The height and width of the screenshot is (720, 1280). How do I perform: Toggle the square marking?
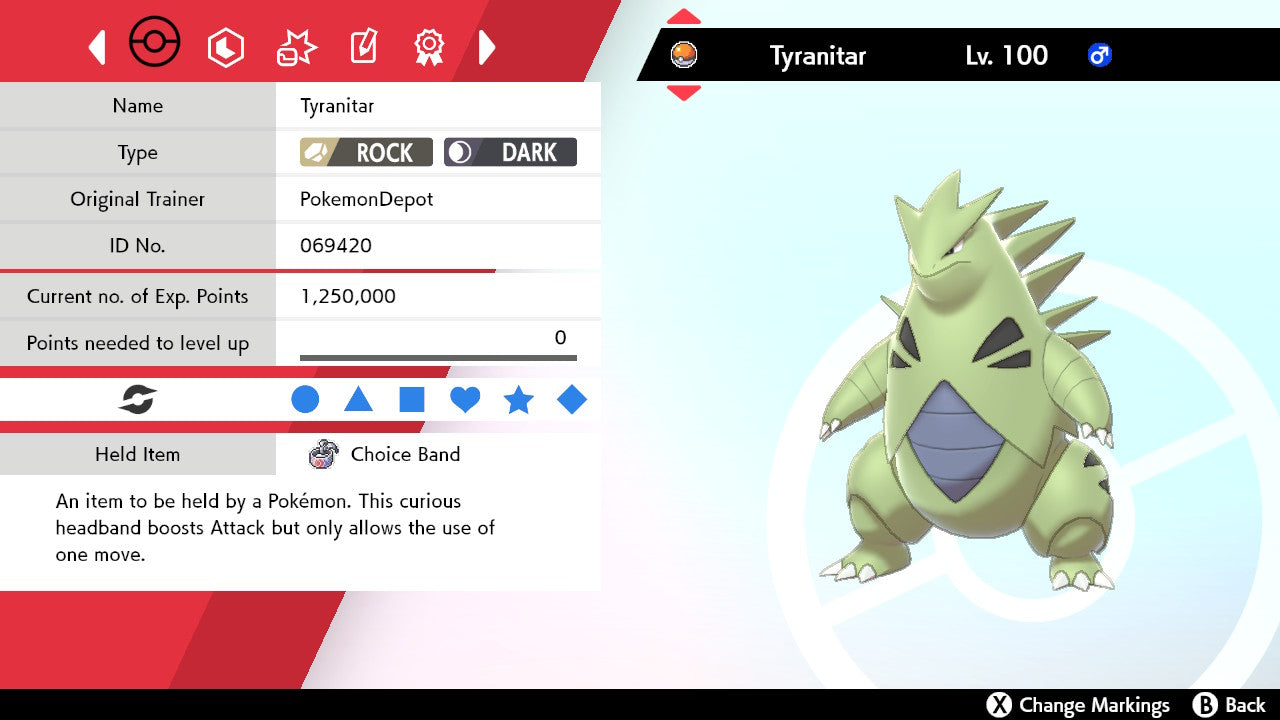412,400
